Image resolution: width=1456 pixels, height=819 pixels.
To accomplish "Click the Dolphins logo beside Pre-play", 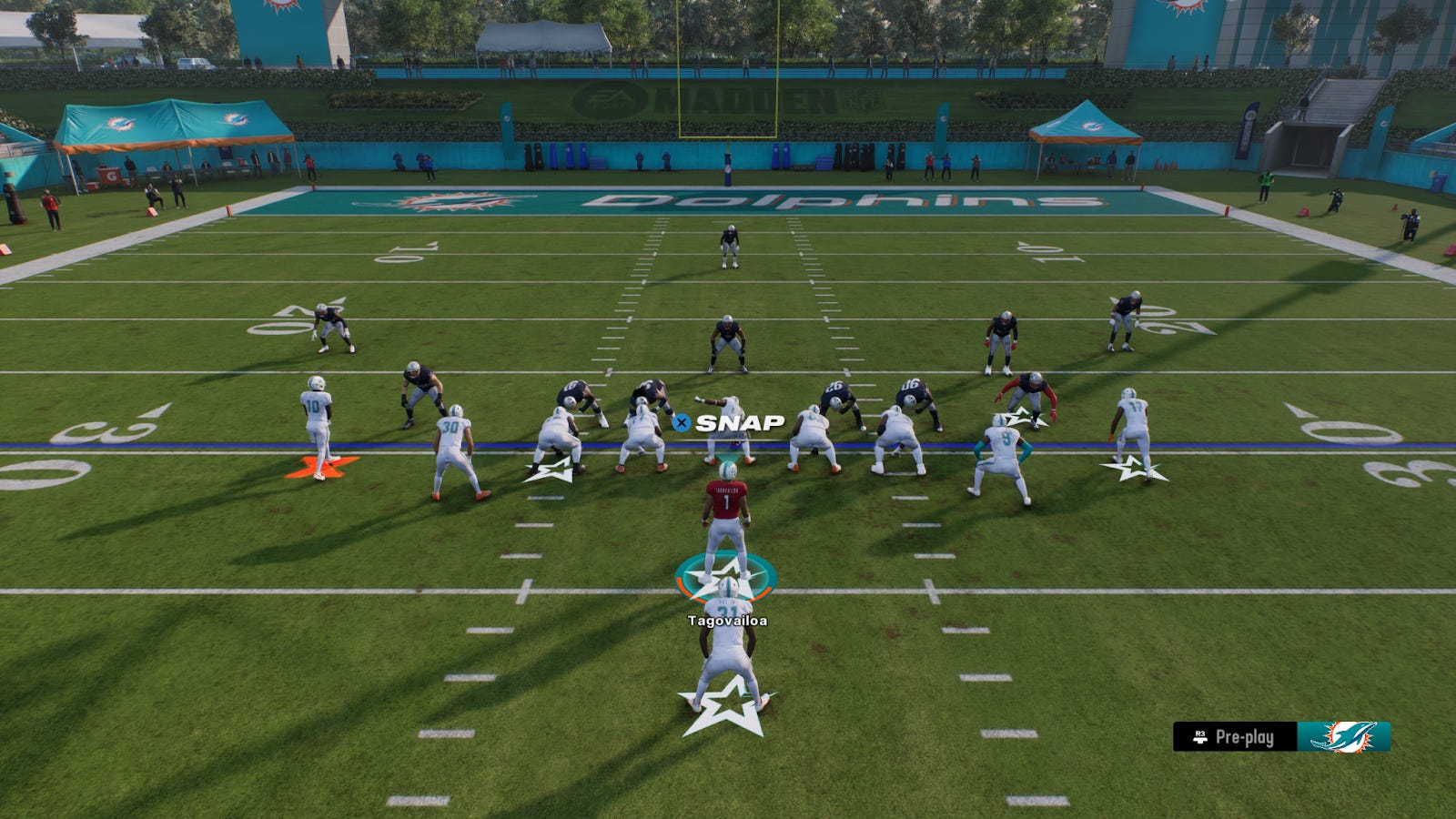I will click(x=1343, y=737).
